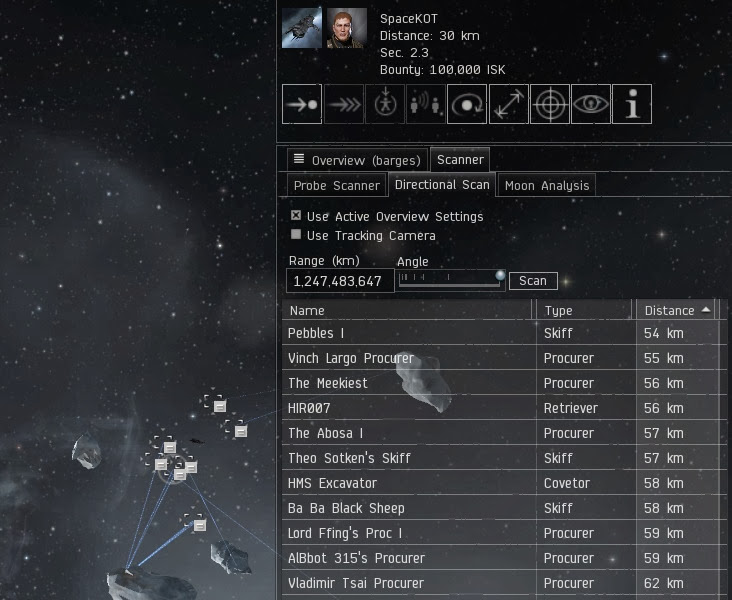Orbit the selected target
Image resolution: width=732 pixels, height=600 pixels.
[467, 104]
